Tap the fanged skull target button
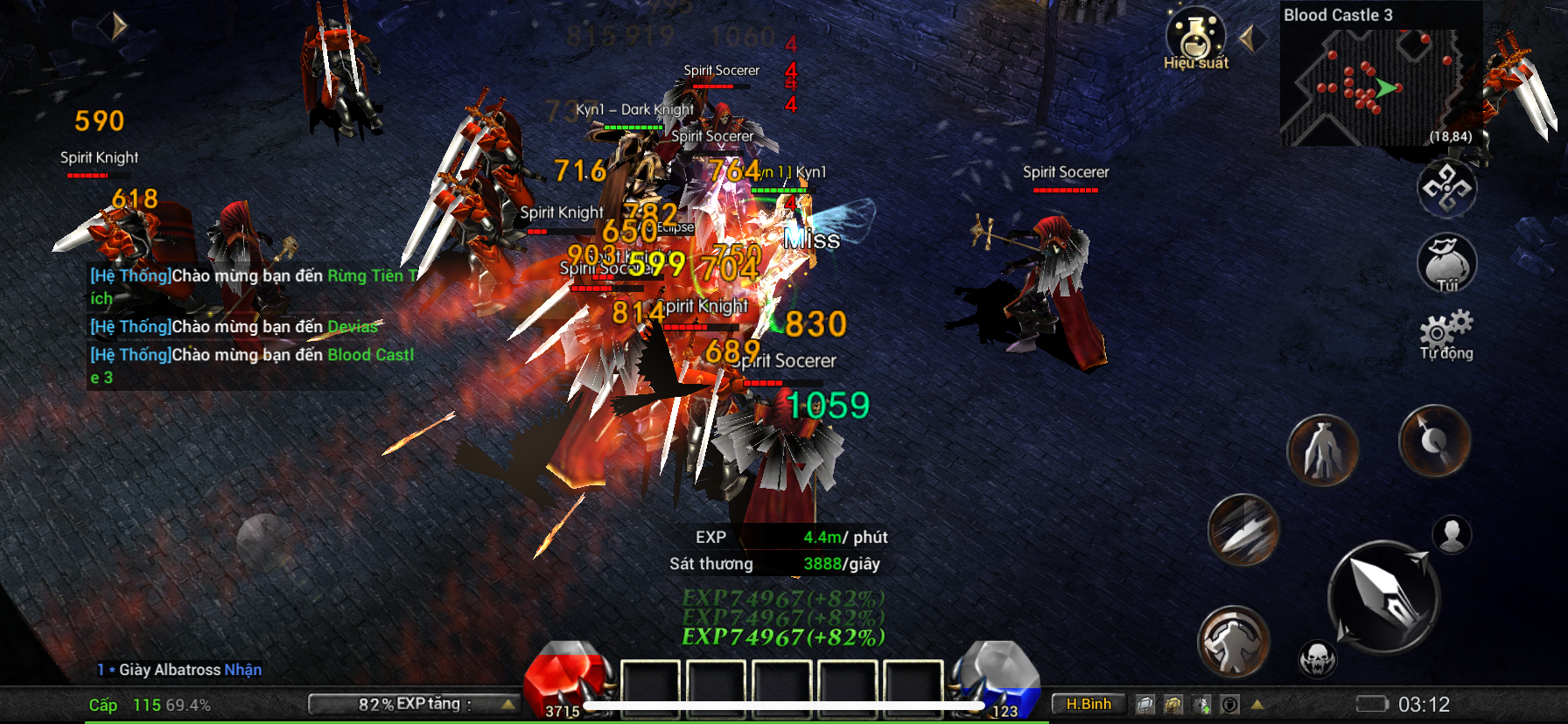 [1318, 658]
